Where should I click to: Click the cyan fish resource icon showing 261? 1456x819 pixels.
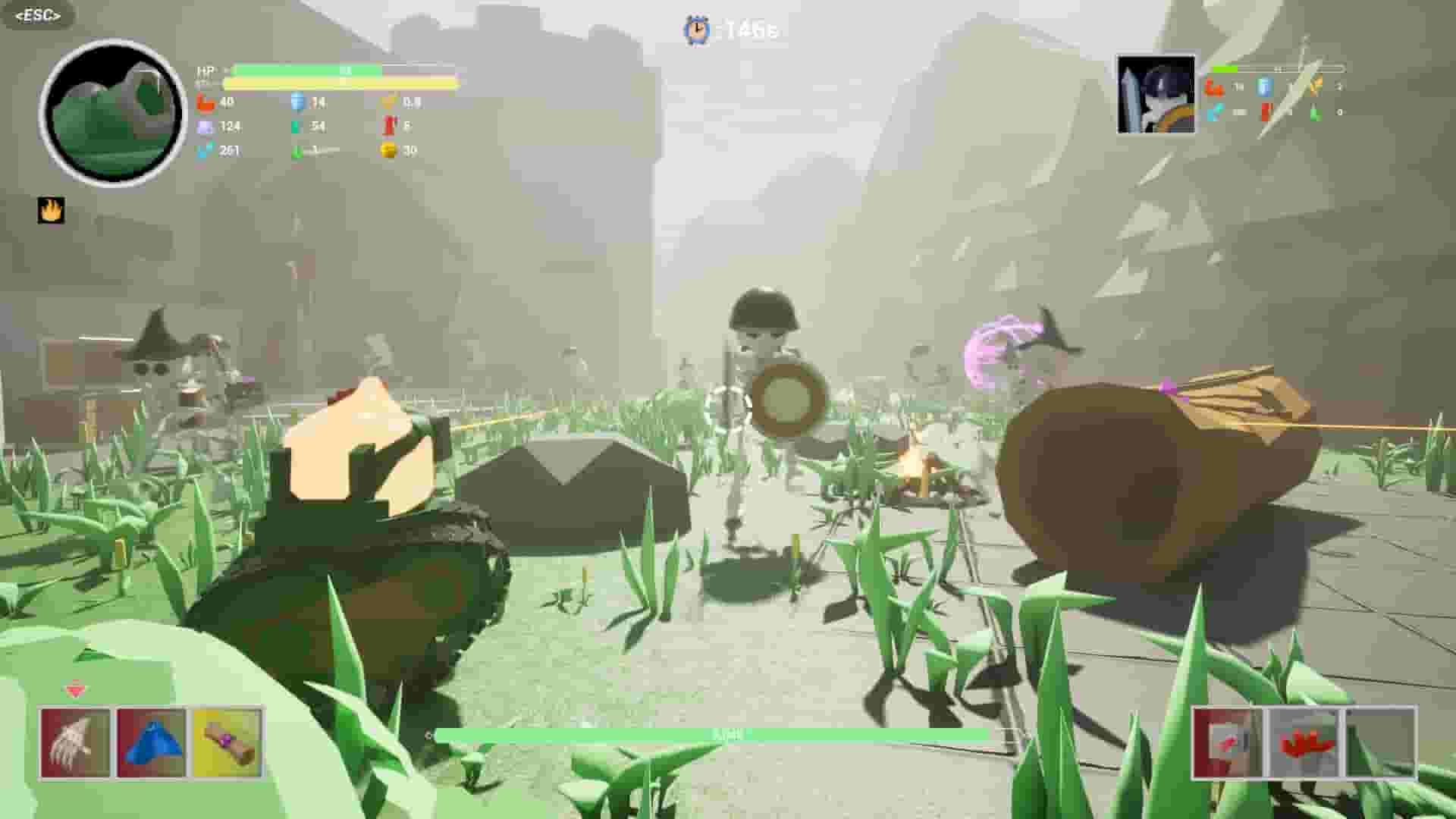coord(202,150)
